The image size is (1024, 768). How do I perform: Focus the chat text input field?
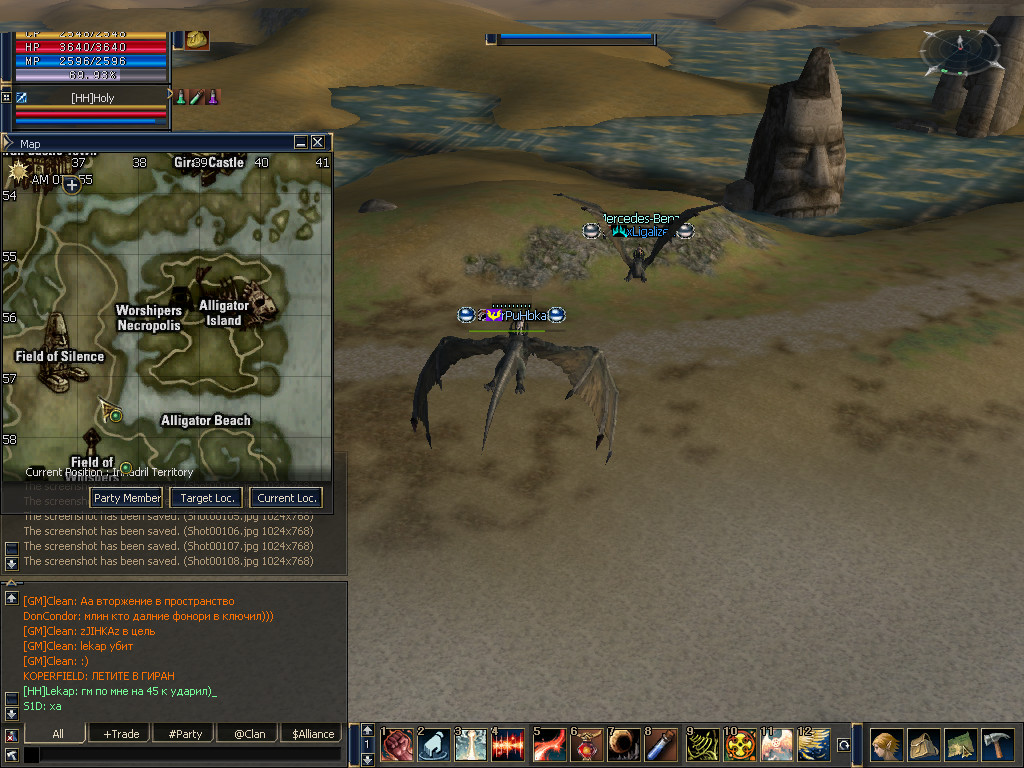point(180,755)
